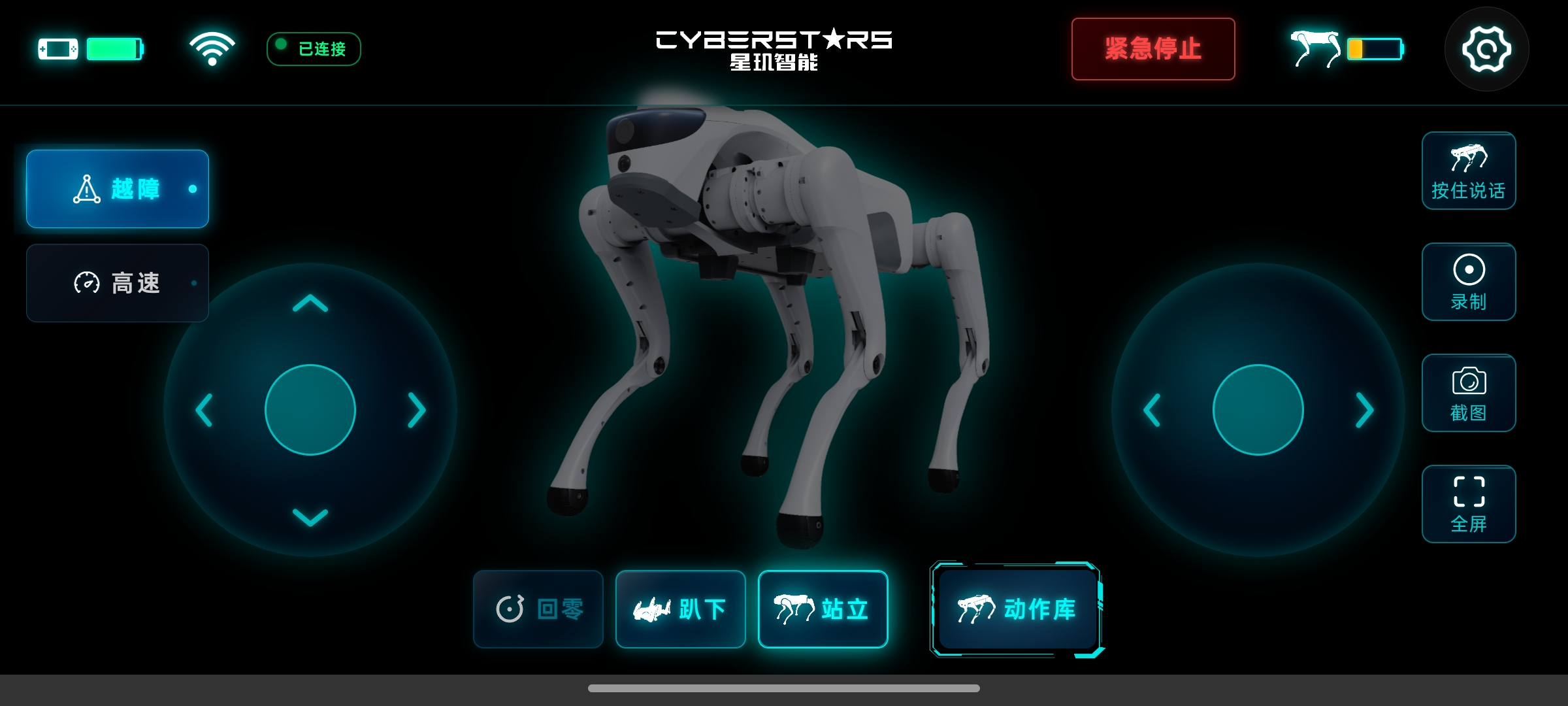The image size is (1568, 706).
Task: Click the left arrow on the left joystick
Action: [x=204, y=411]
